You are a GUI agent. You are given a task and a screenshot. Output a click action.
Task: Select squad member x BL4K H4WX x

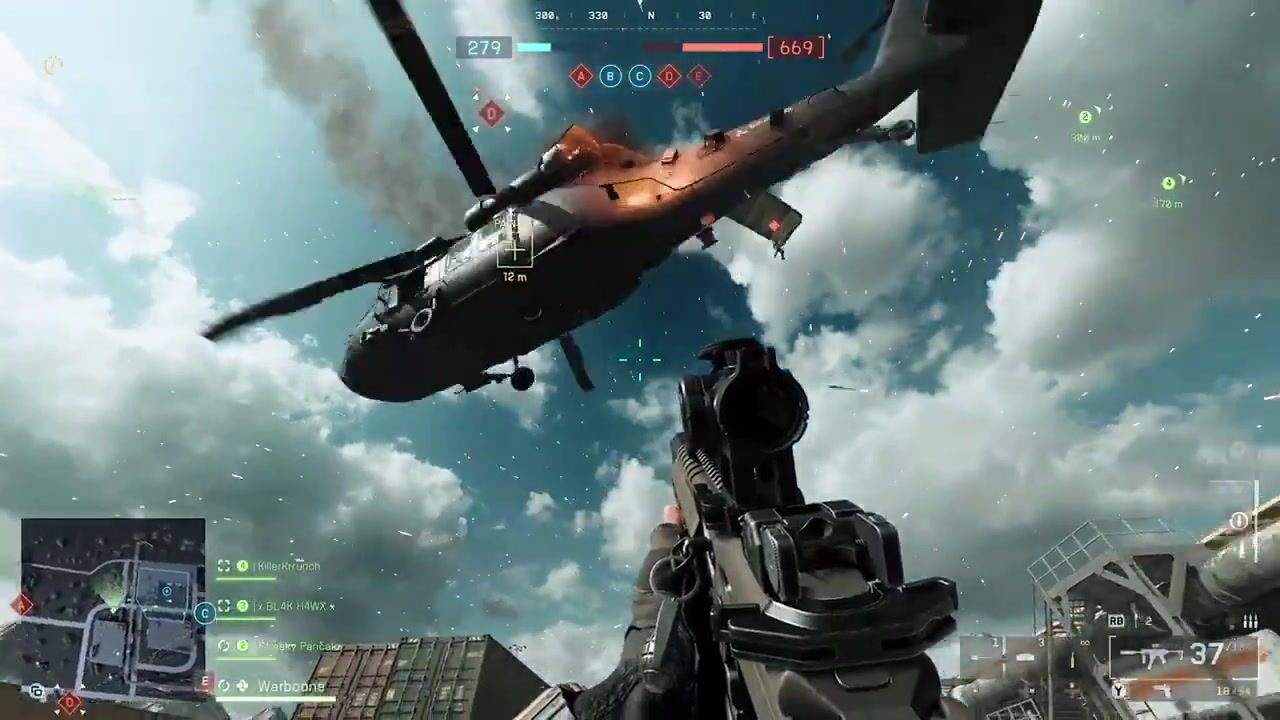pyautogui.click(x=295, y=606)
